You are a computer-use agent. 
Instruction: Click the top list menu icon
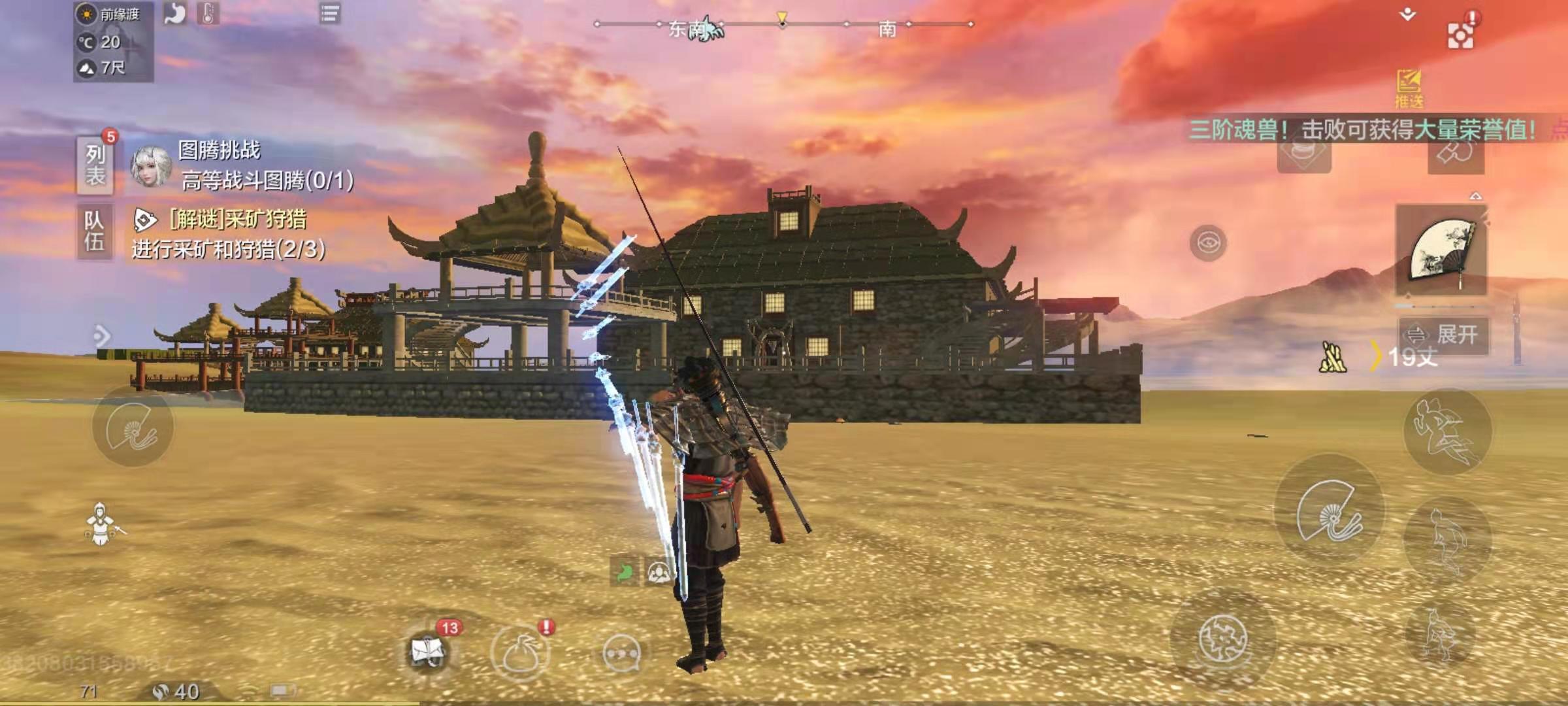(330, 13)
